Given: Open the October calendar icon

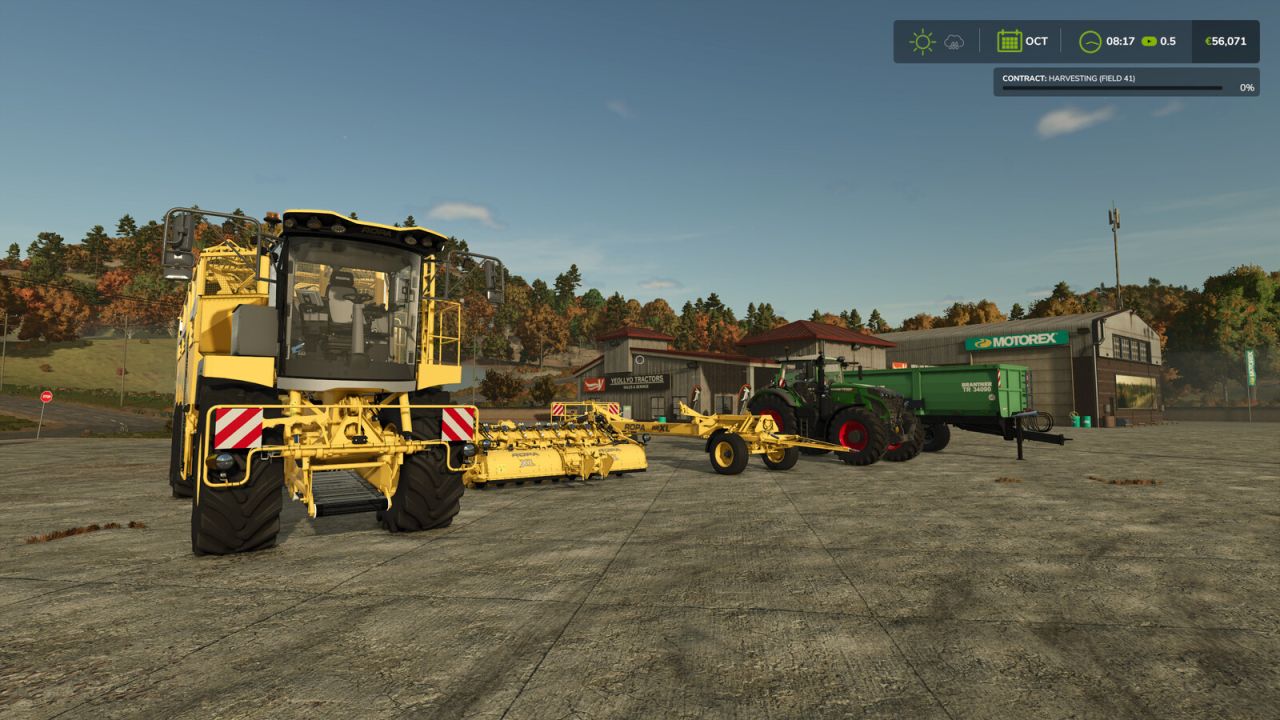Looking at the screenshot, I should click(x=1009, y=42).
